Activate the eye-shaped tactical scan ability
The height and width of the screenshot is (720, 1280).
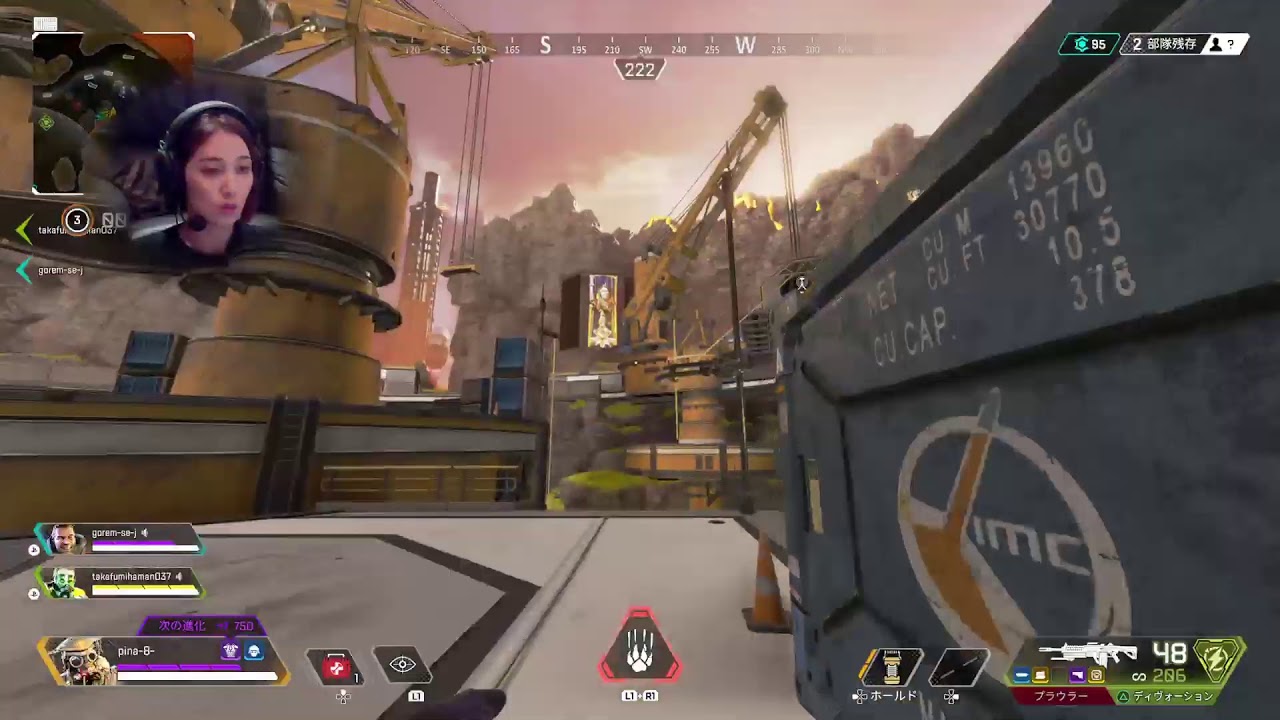click(x=402, y=665)
